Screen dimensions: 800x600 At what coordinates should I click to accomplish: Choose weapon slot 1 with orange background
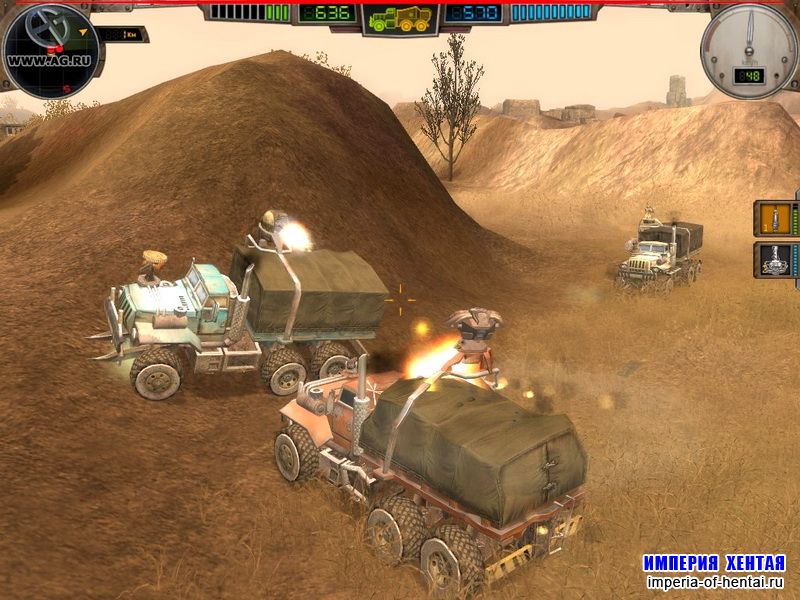[x=772, y=218]
